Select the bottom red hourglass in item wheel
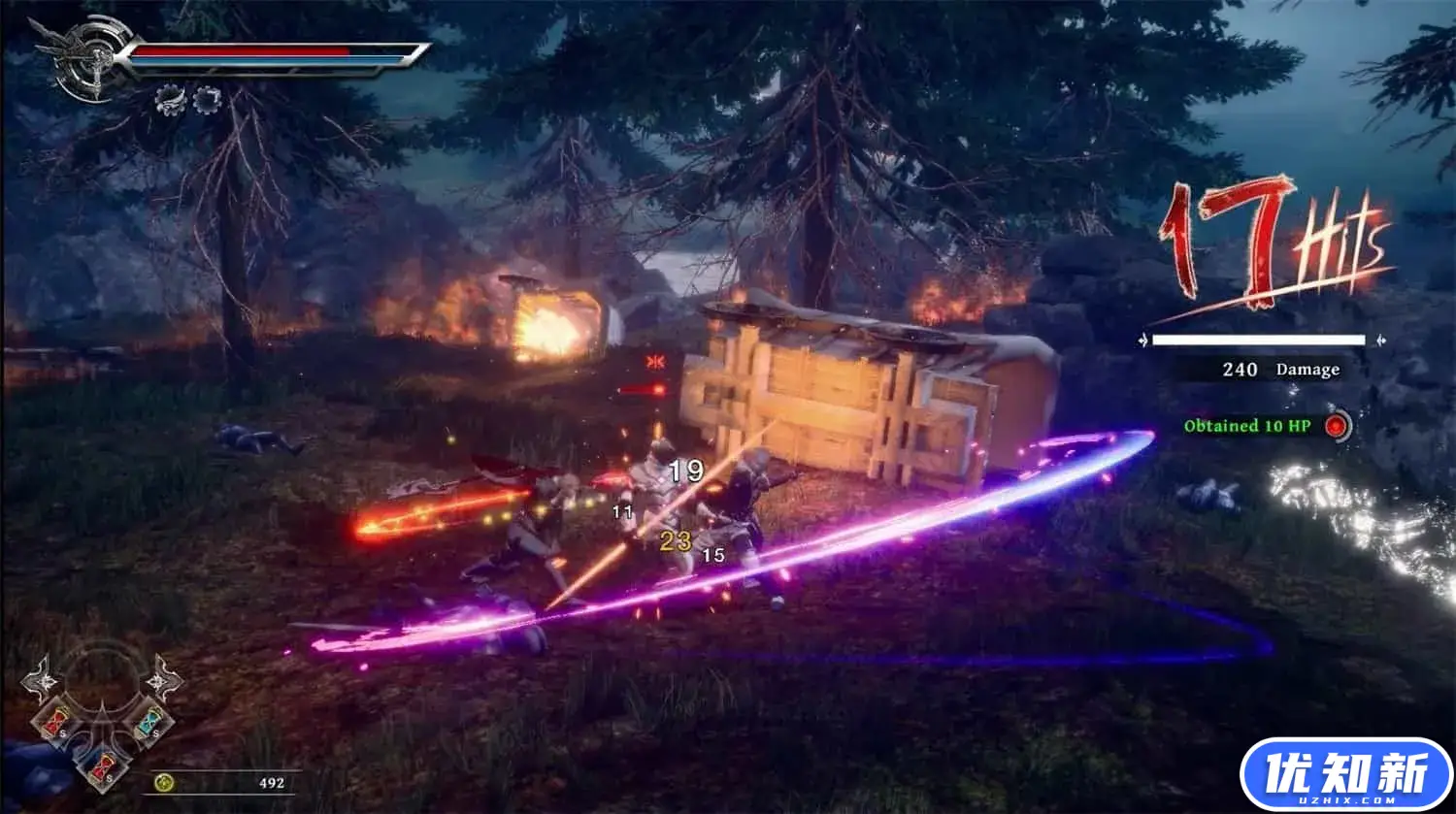1456x814 pixels. (x=104, y=765)
